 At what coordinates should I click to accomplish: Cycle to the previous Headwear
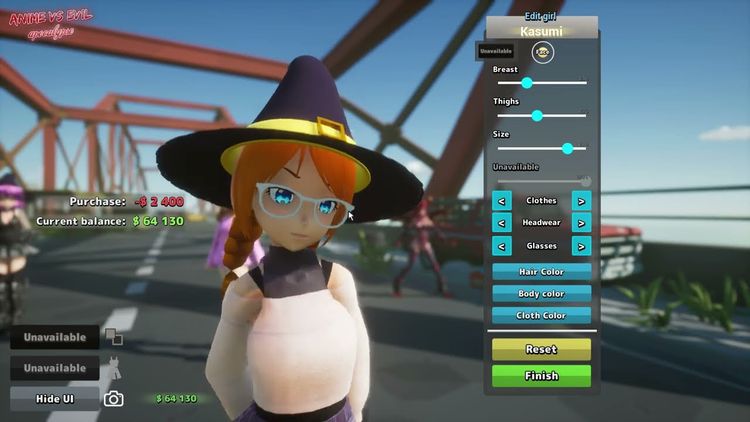(x=502, y=223)
